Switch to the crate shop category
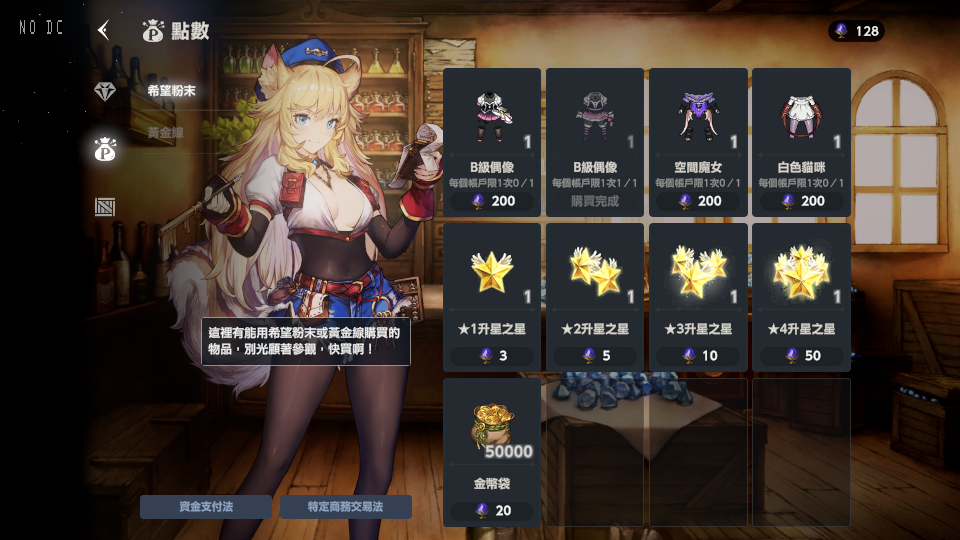This screenshot has width=960, height=540. pyautogui.click(x=105, y=207)
